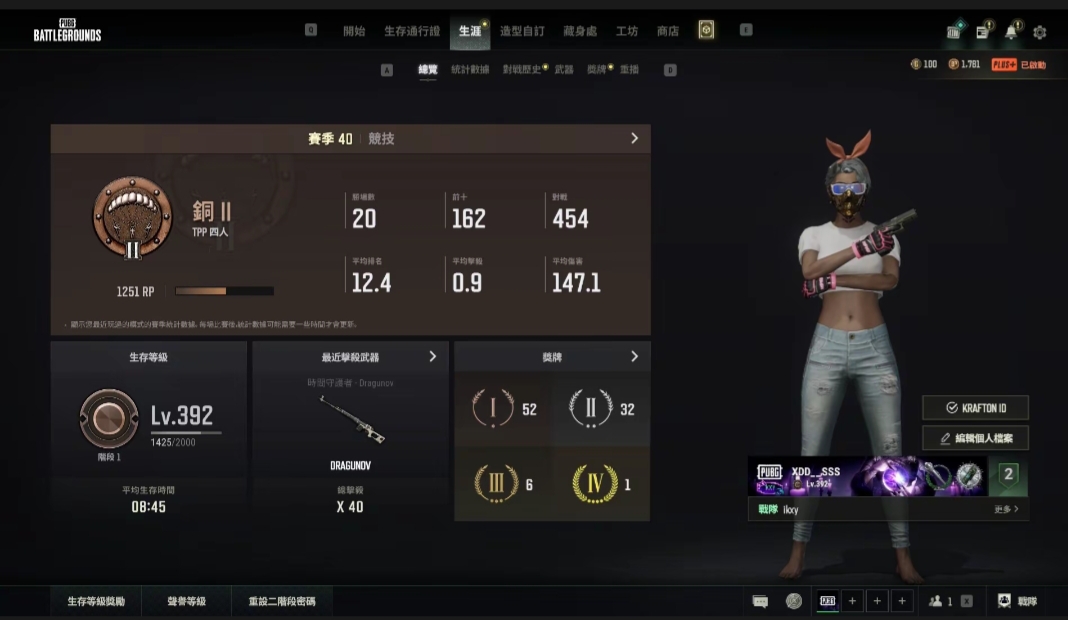Choose 編輯個人檔案 to edit the profile

[x=975, y=438]
